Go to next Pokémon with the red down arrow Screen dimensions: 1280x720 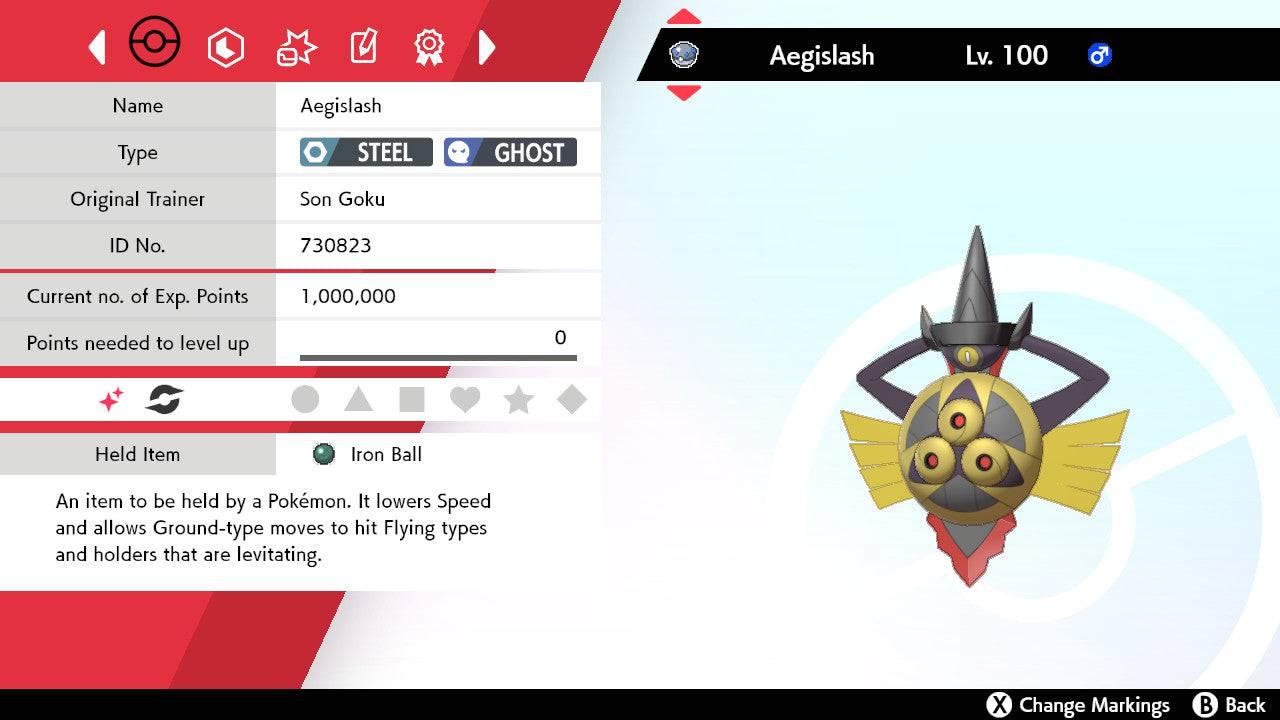(683, 93)
